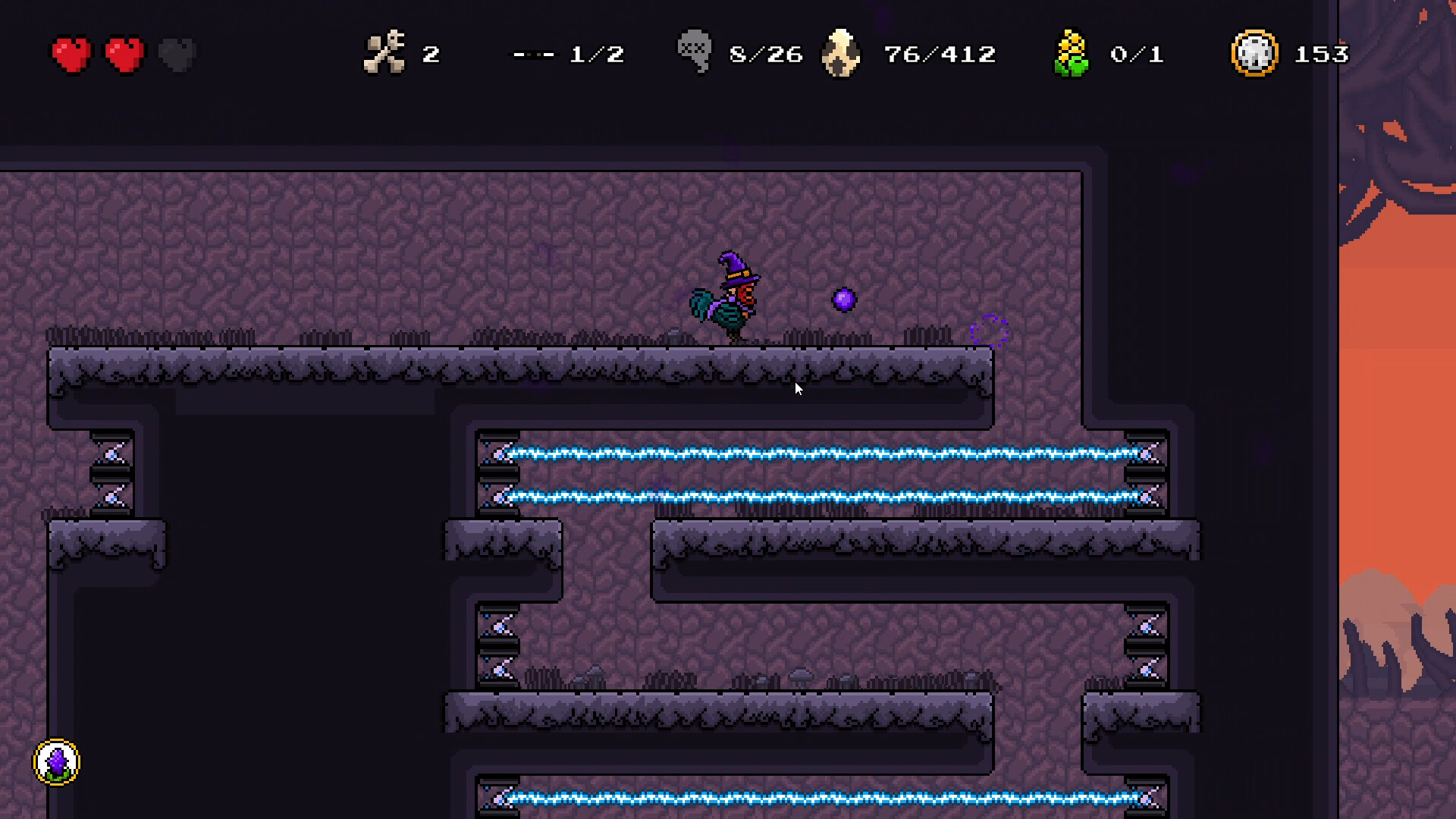Select the dash icon showing 1/2
The image size is (1456, 819).
pyautogui.click(x=535, y=53)
